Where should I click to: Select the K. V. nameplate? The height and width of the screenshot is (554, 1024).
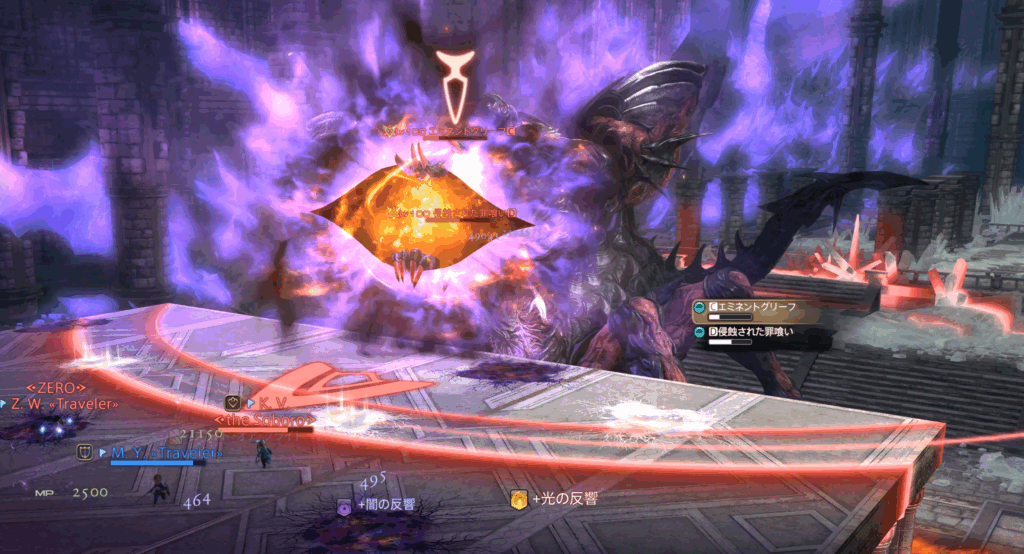pos(260,403)
